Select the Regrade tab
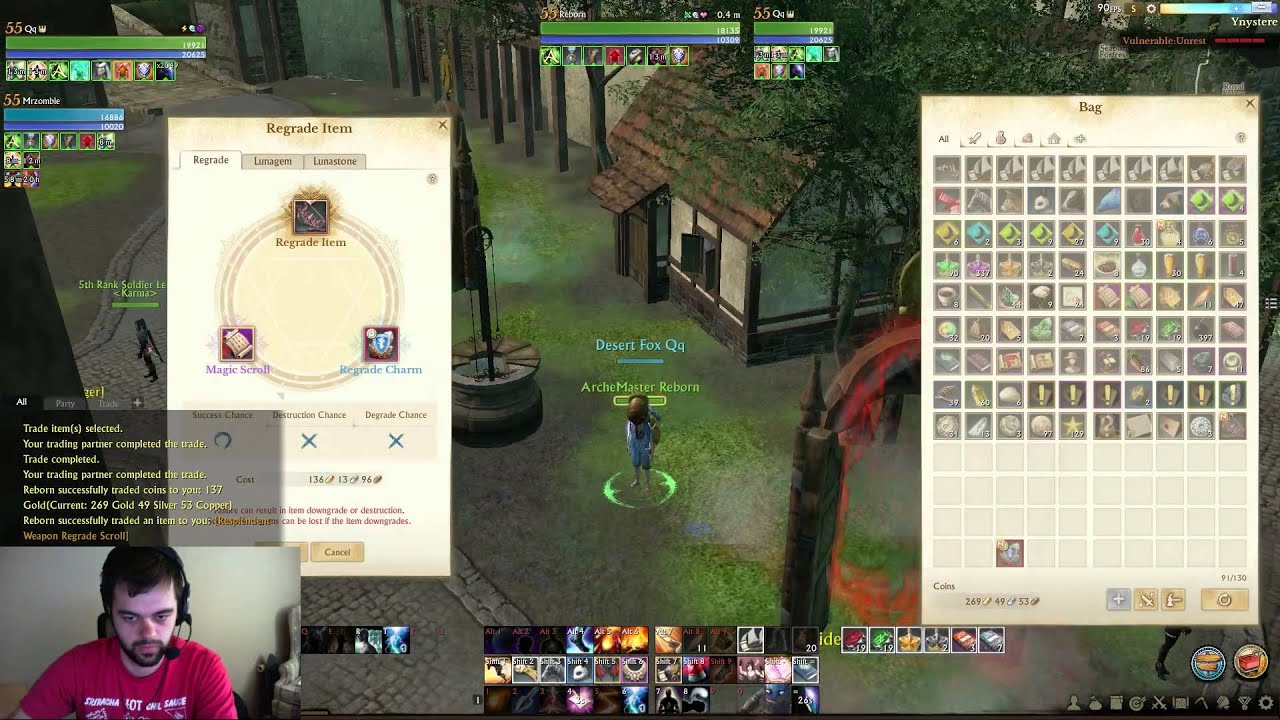The image size is (1280, 720). click(210, 160)
